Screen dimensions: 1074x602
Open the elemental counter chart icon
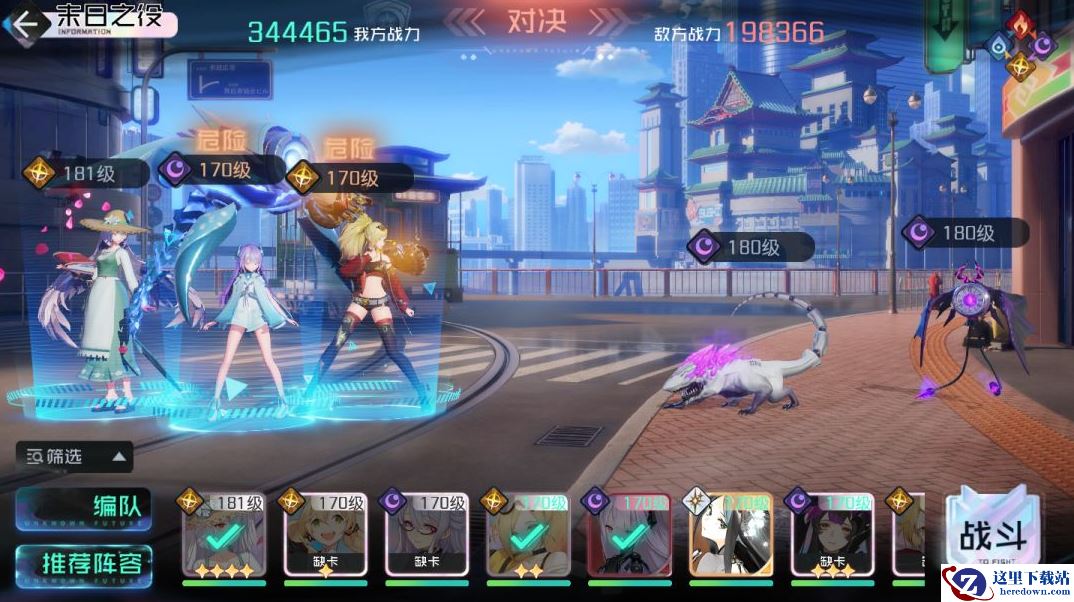(1020, 44)
